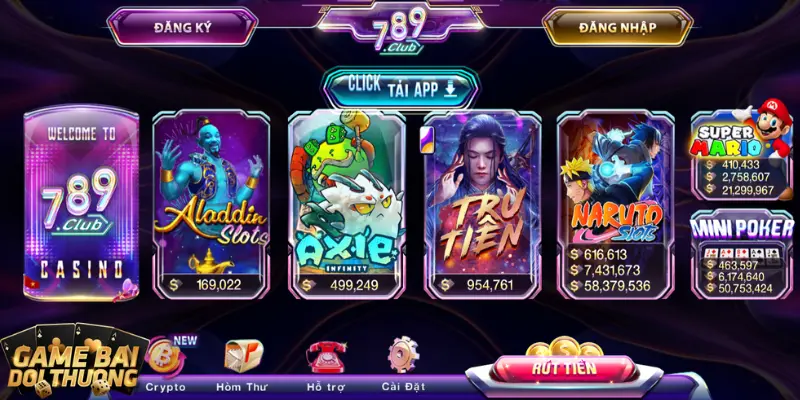The width and height of the screenshot is (800, 400).
Task: Open the Đăng Ký registration button
Action: pos(179,27)
